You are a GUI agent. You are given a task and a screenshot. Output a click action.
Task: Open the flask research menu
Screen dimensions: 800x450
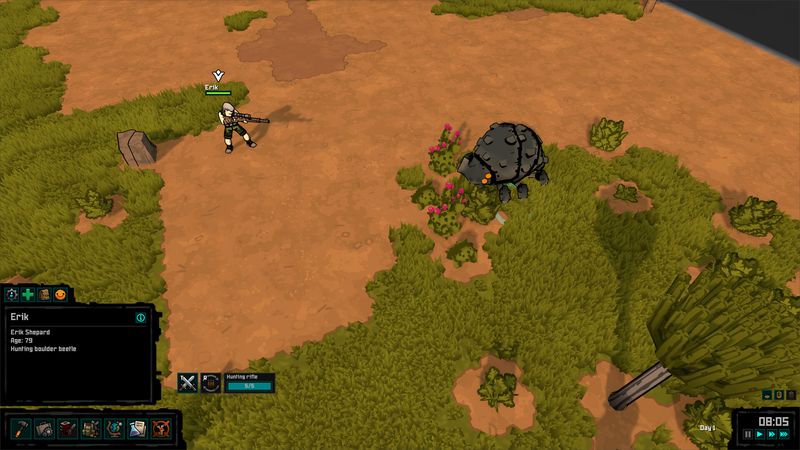point(136,429)
